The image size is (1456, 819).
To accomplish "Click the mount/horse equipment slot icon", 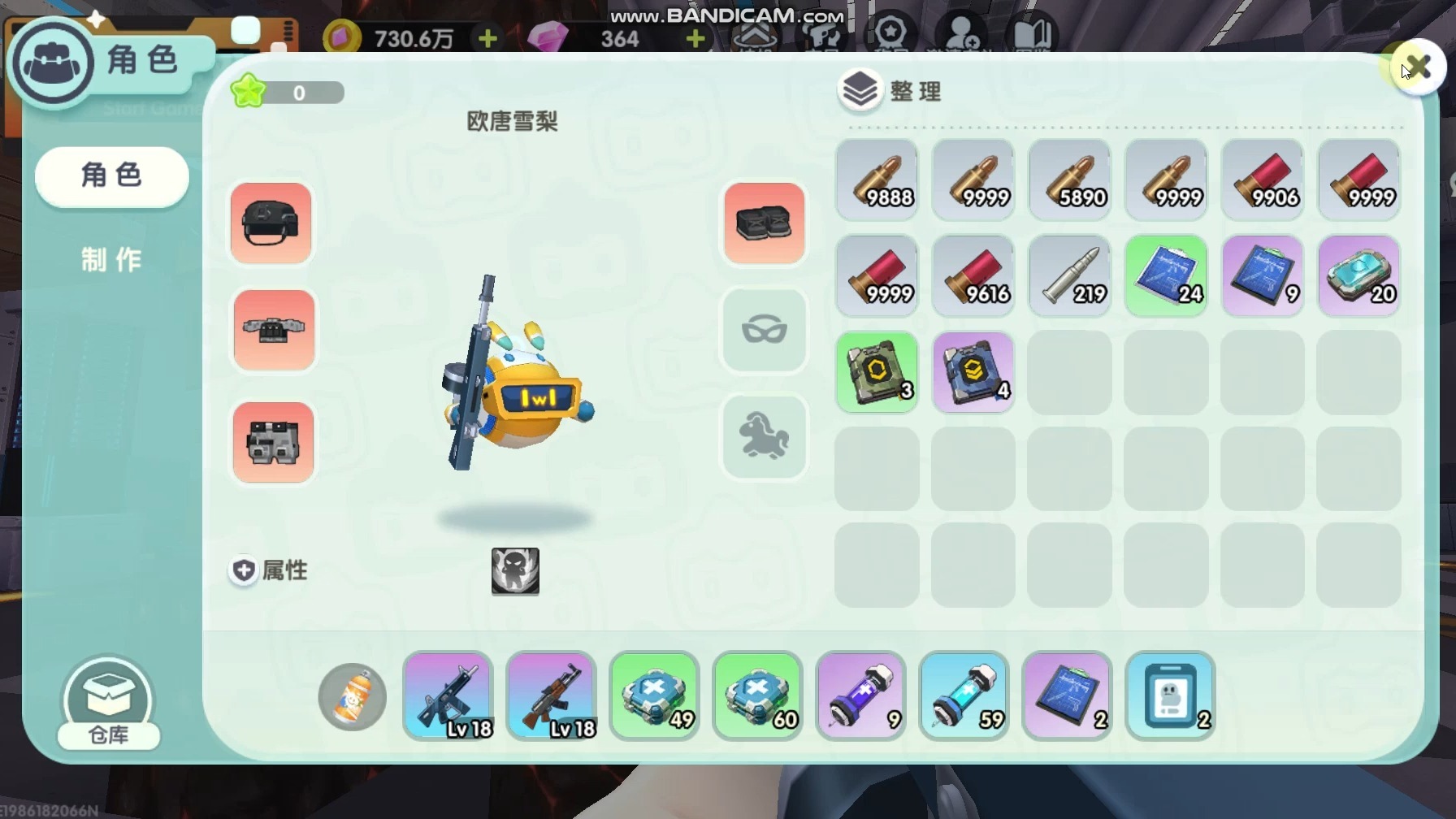I will 764,436.
